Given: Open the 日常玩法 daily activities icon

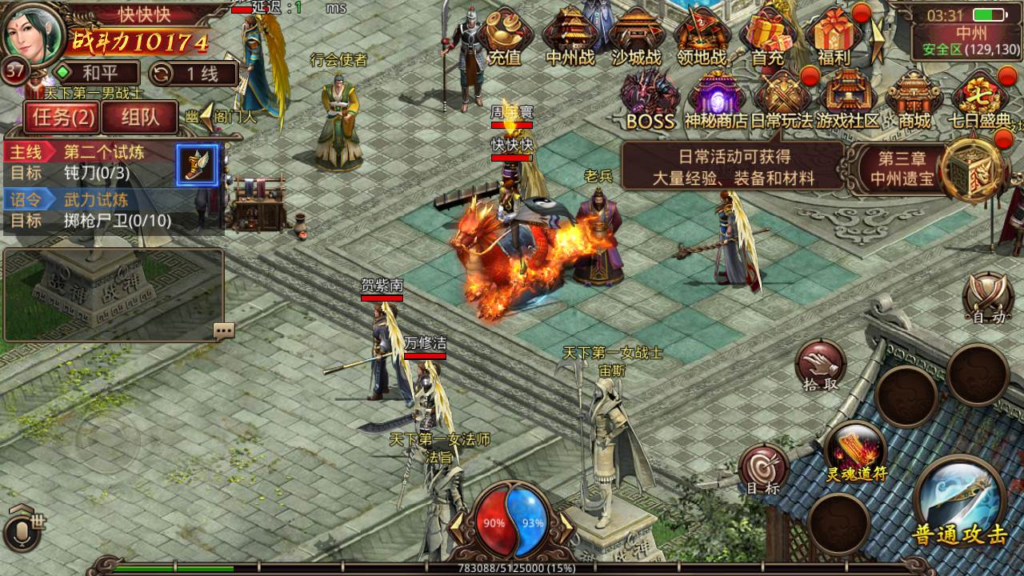Looking at the screenshot, I should [782, 100].
